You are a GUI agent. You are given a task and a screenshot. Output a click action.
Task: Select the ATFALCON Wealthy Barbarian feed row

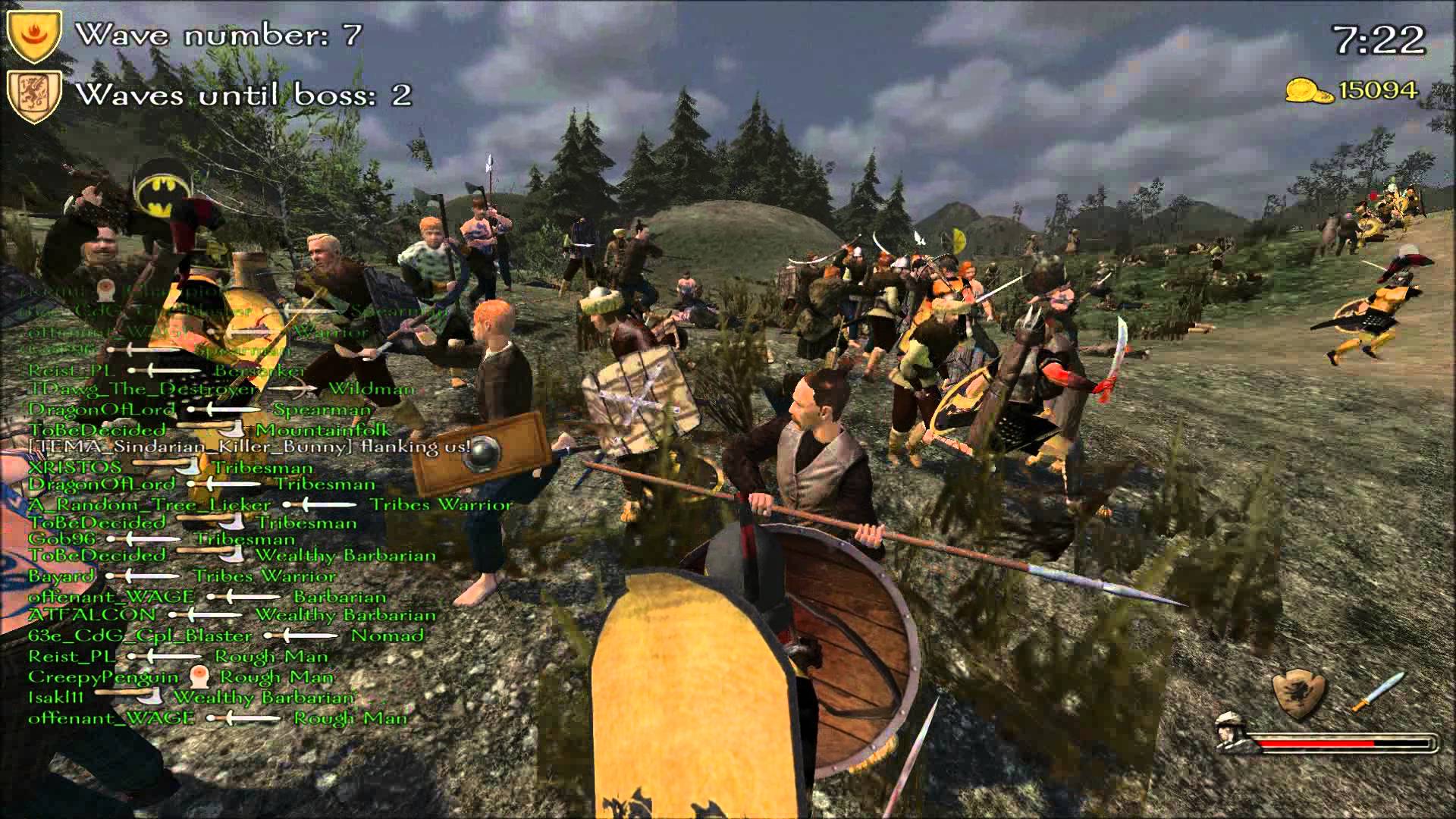[232, 615]
